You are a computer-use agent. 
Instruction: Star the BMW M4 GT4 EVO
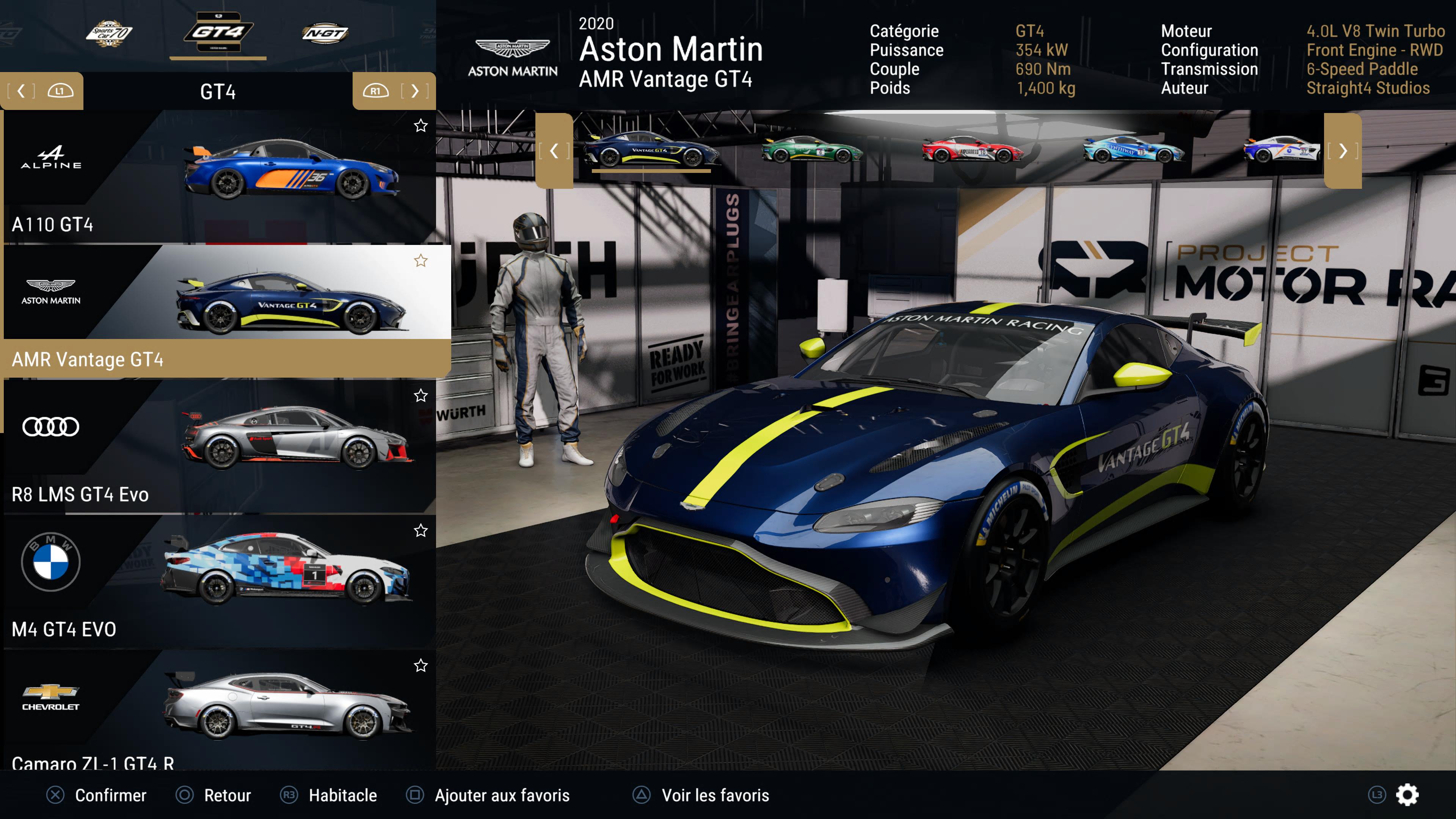pyautogui.click(x=420, y=530)
